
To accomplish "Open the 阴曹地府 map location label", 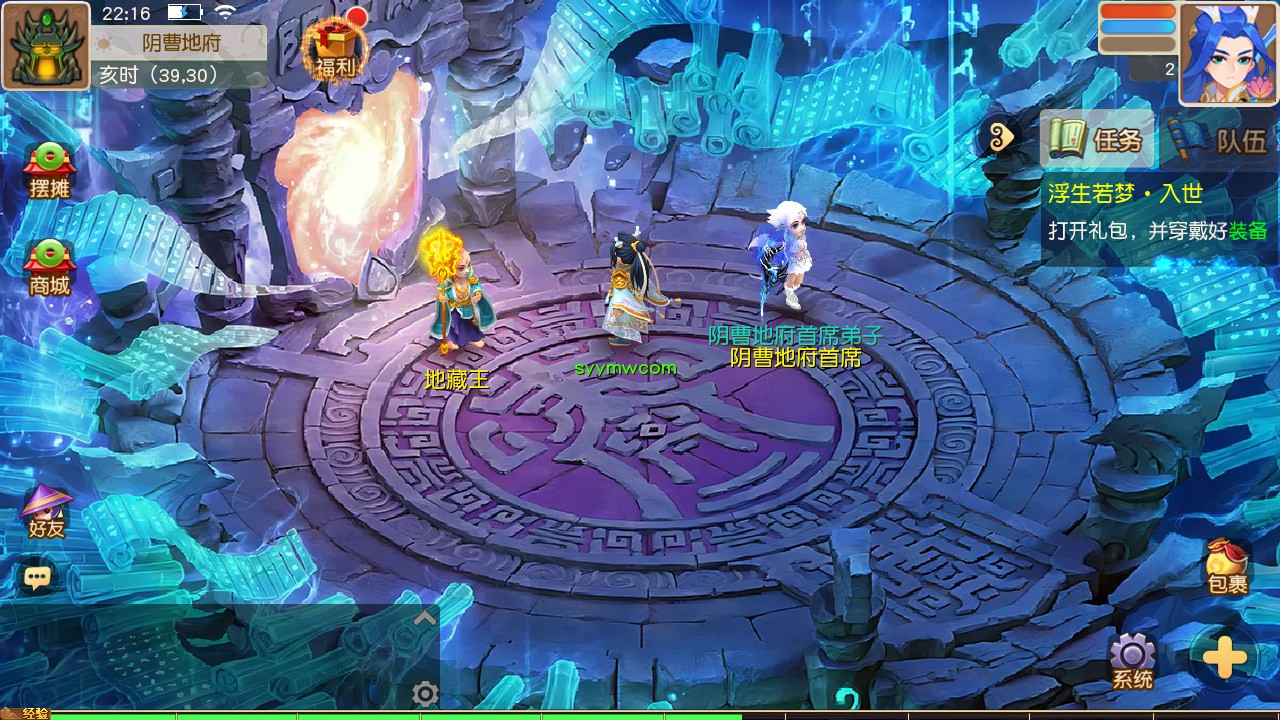I will [x=181, y=43].
